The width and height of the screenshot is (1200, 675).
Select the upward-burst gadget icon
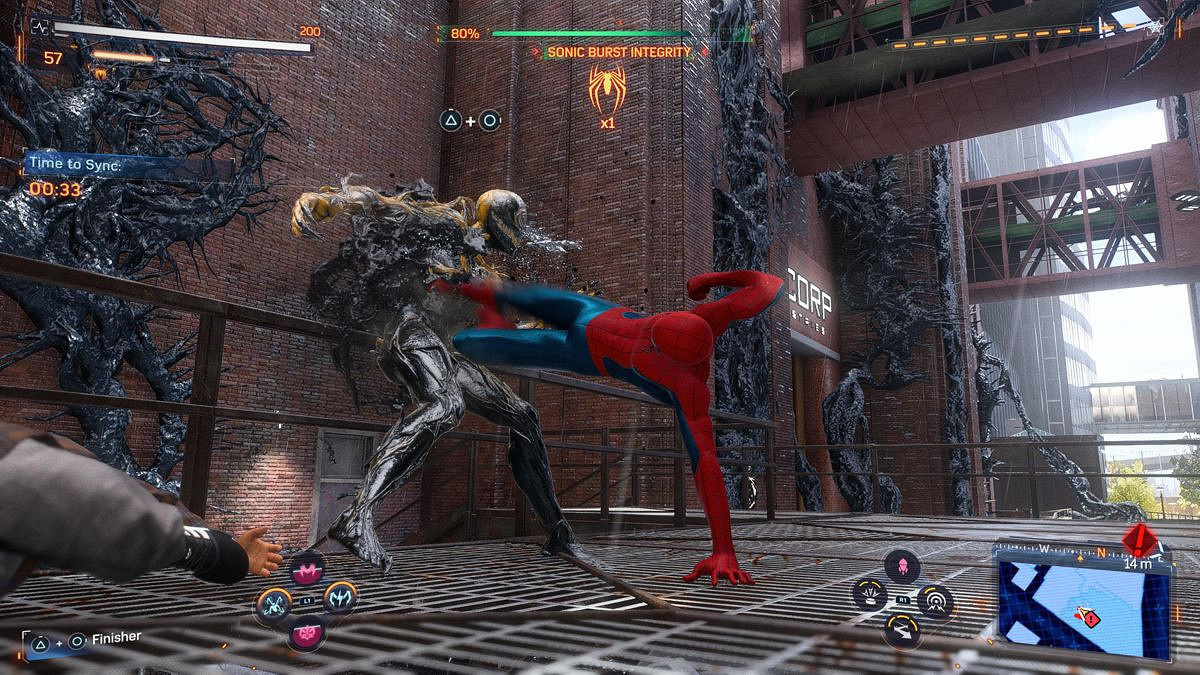click(869, 595)
